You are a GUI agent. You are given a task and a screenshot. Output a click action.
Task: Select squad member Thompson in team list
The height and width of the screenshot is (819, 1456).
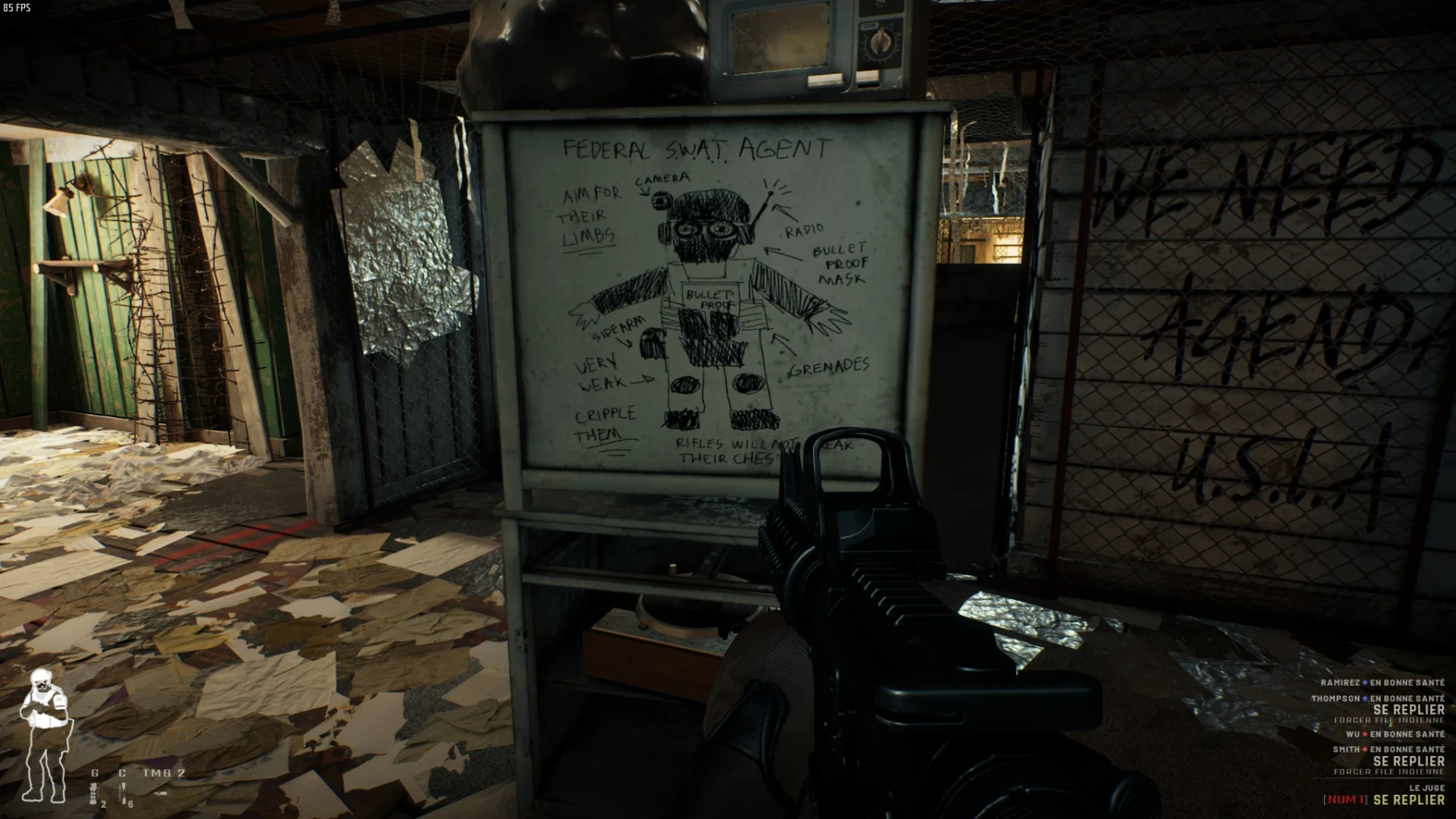coord(1335,699)
